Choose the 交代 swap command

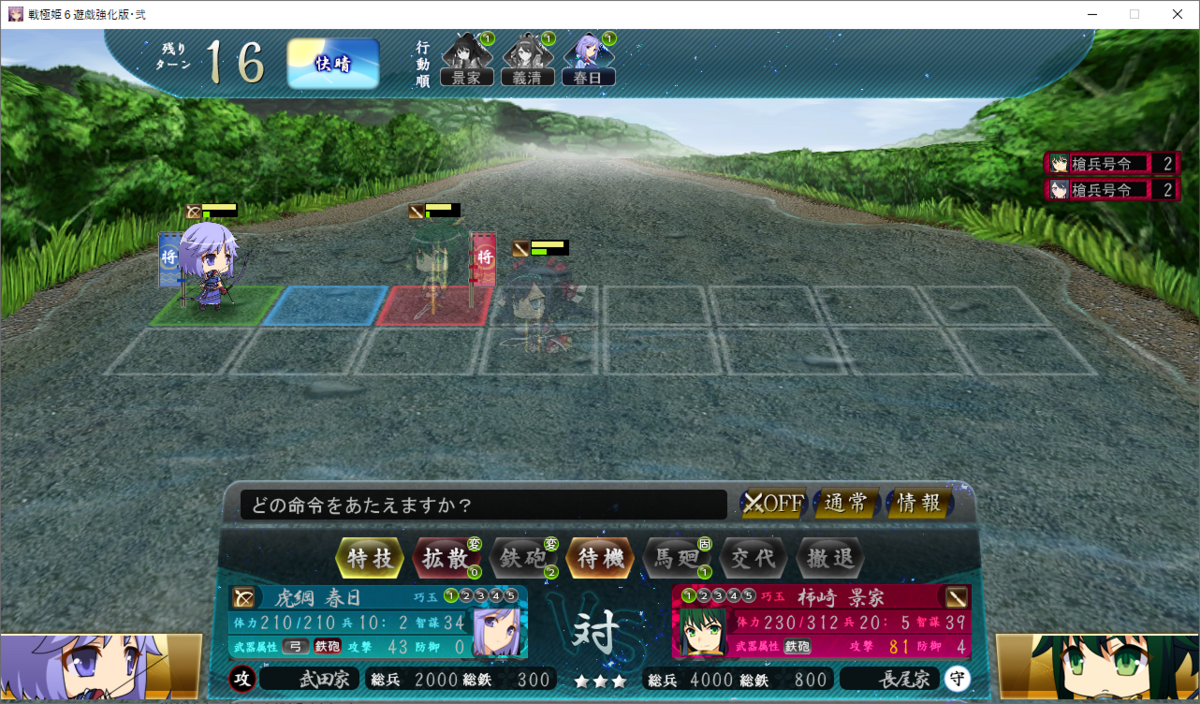[753, 558]
